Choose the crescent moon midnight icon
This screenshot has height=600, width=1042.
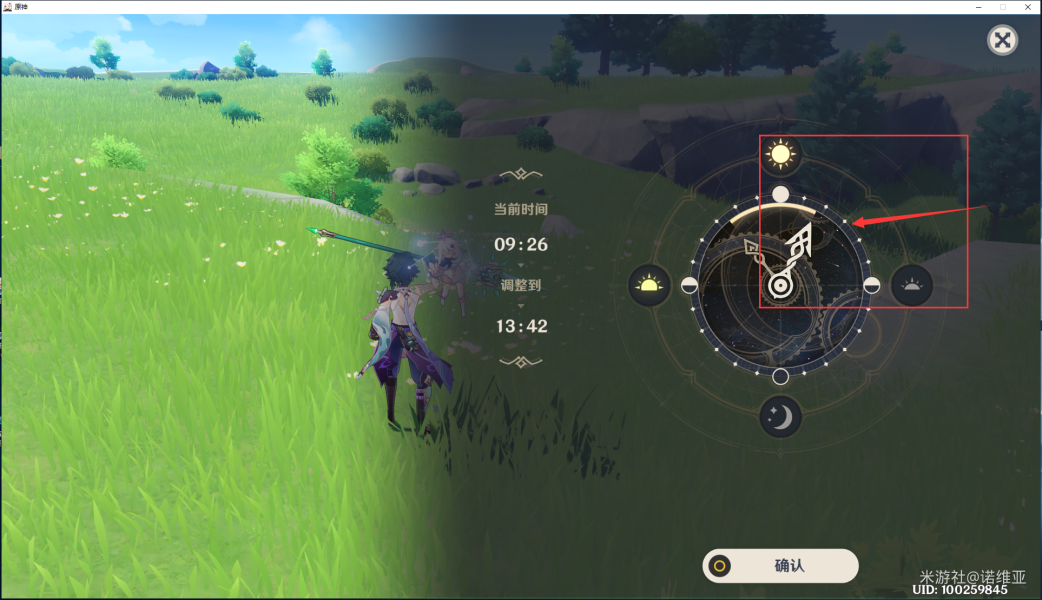780,416
